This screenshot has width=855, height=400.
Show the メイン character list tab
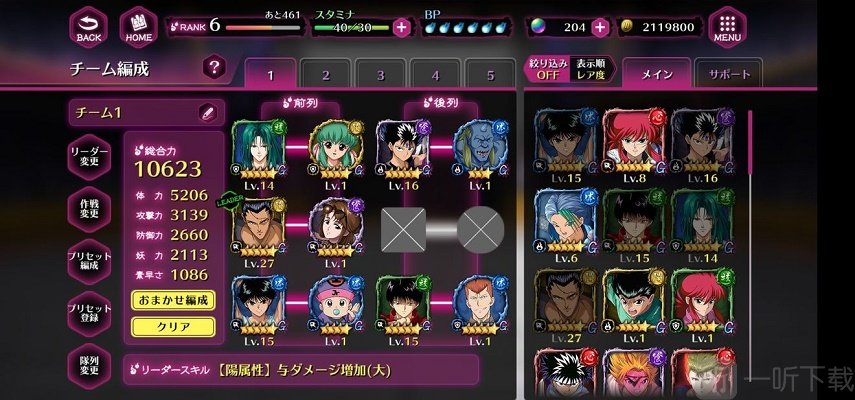pos(658,74)
